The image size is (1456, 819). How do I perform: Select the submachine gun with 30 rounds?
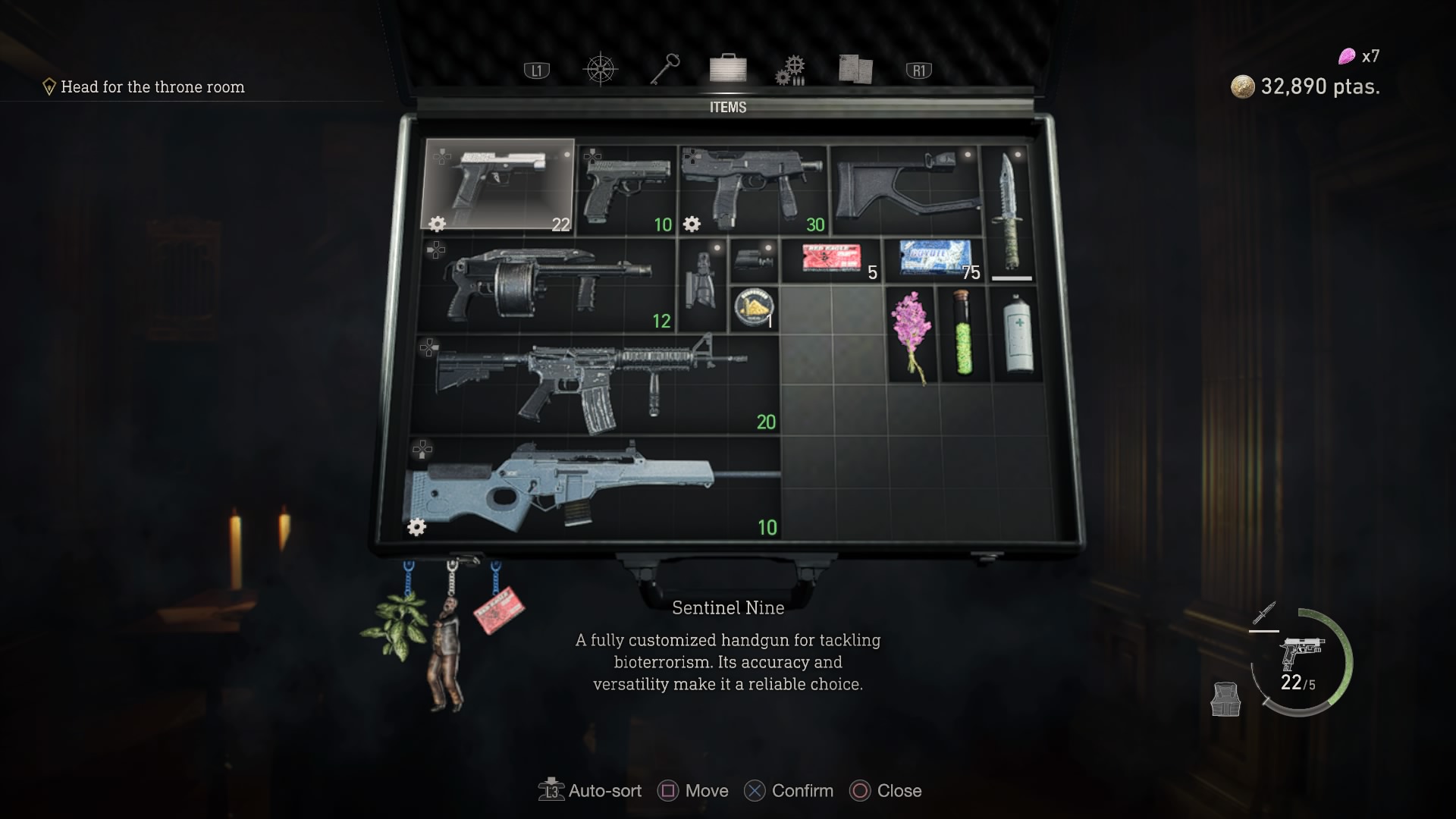[752, 190]
